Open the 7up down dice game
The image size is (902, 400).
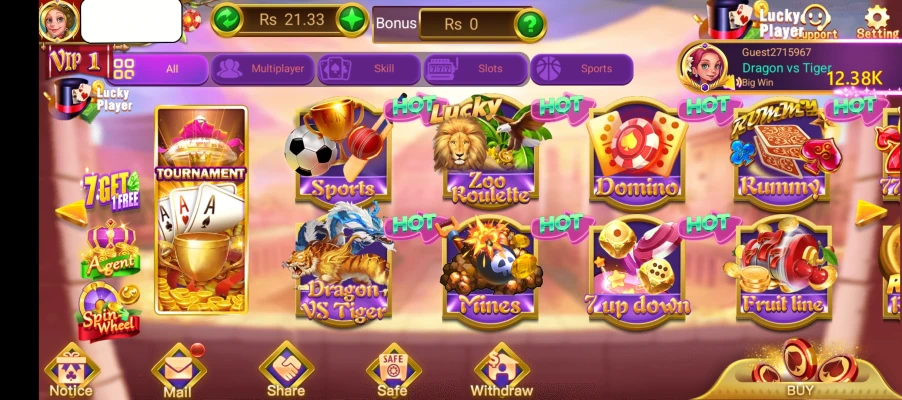coord(638,270)
